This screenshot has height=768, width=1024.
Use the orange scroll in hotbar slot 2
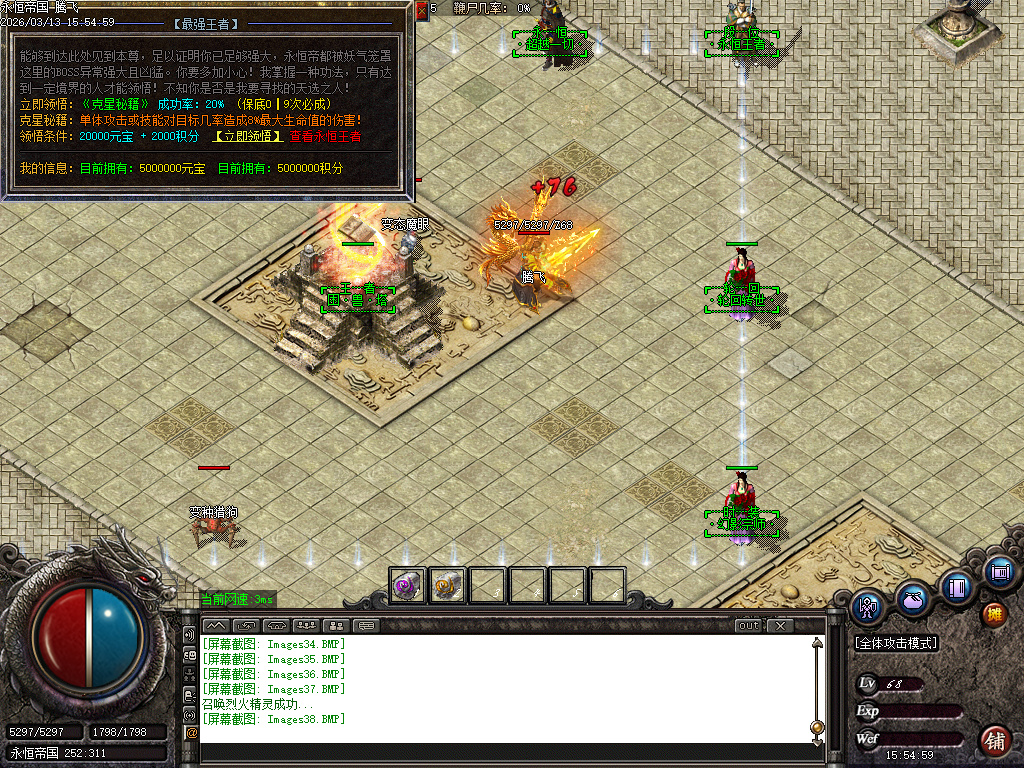point(448,585)
